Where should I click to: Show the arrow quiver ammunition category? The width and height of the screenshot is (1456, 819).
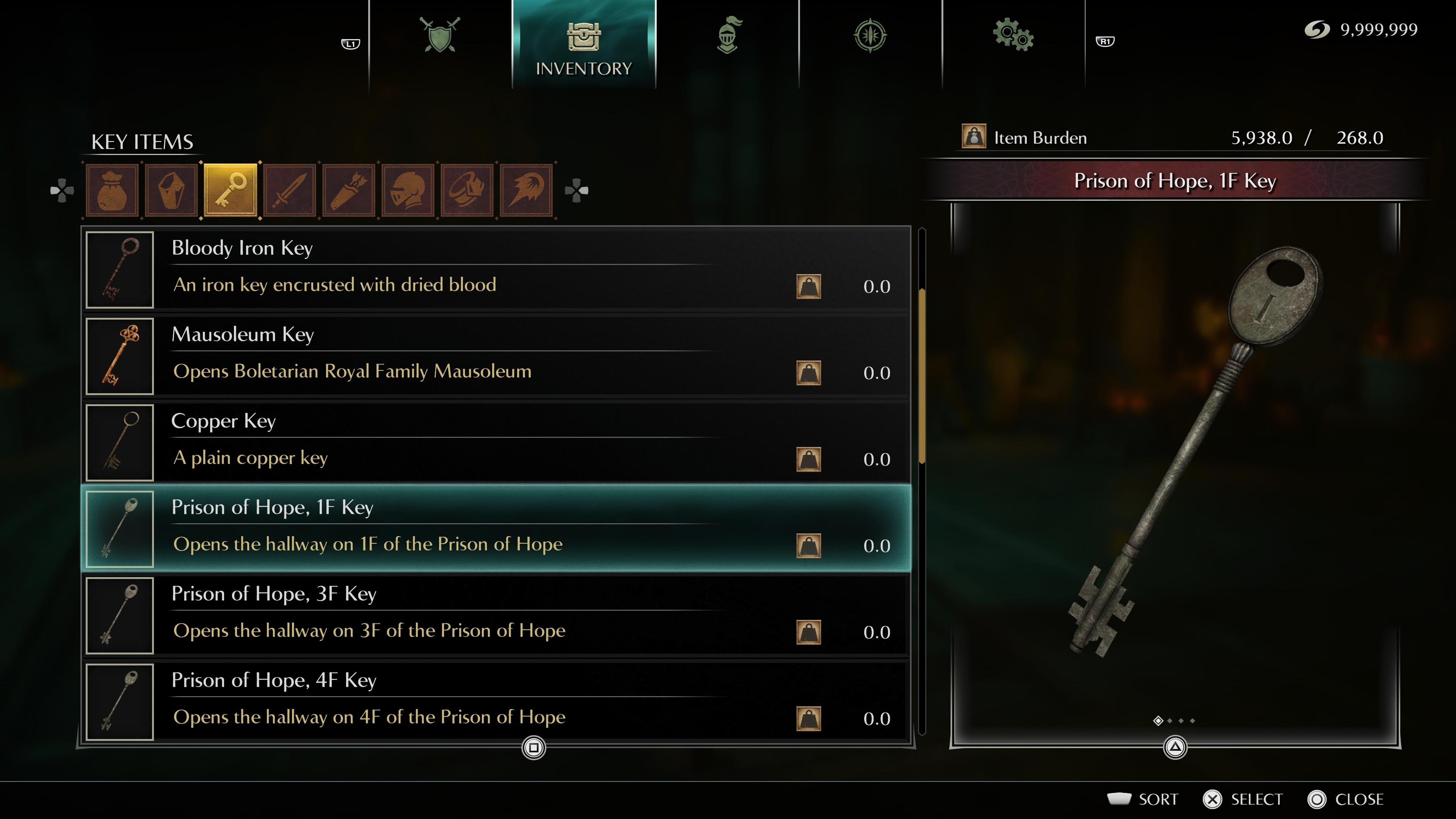coord(349,190)
